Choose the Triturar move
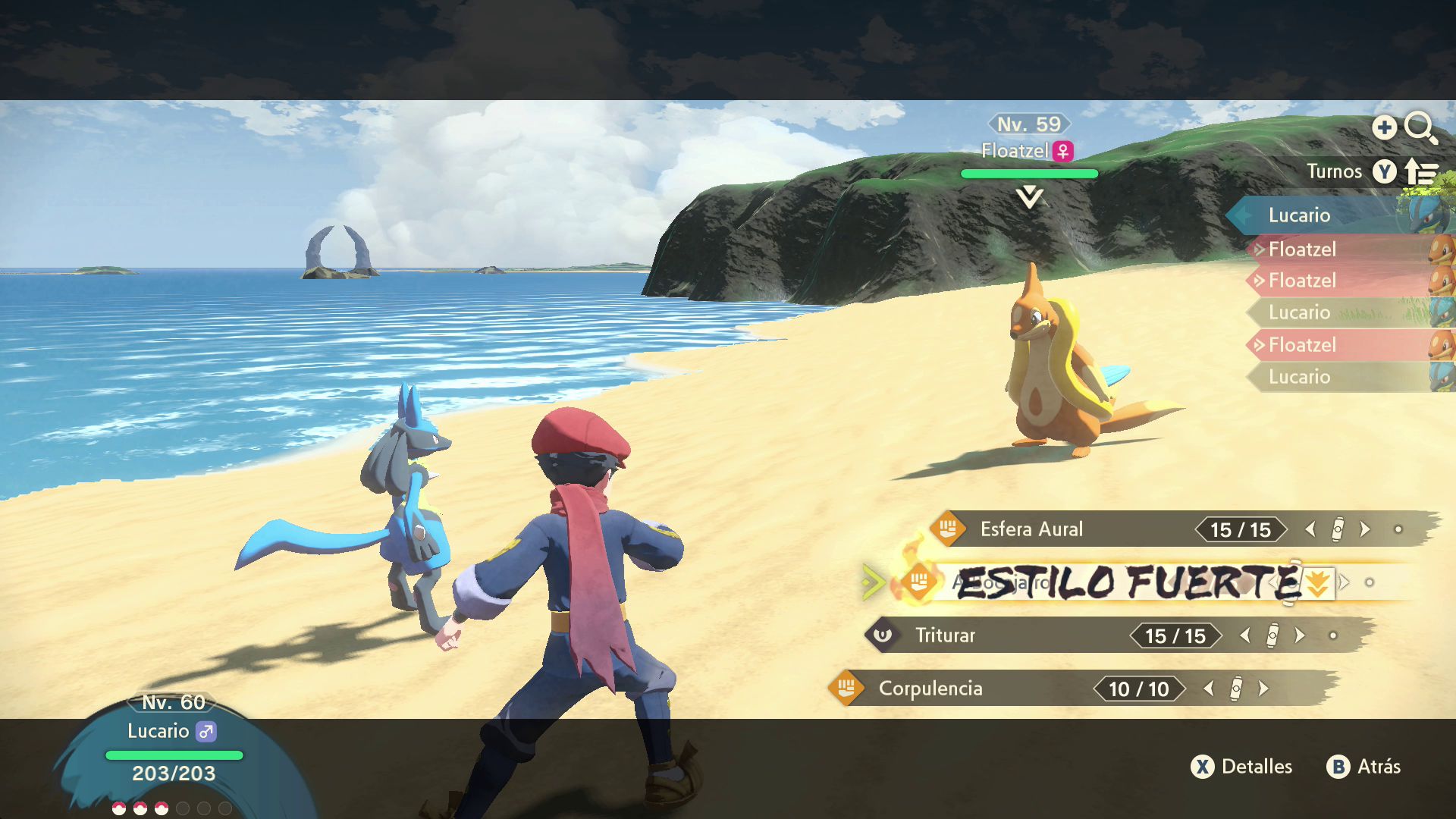Viewport: 1456px width, 819px height. click(x=945, y=635)
